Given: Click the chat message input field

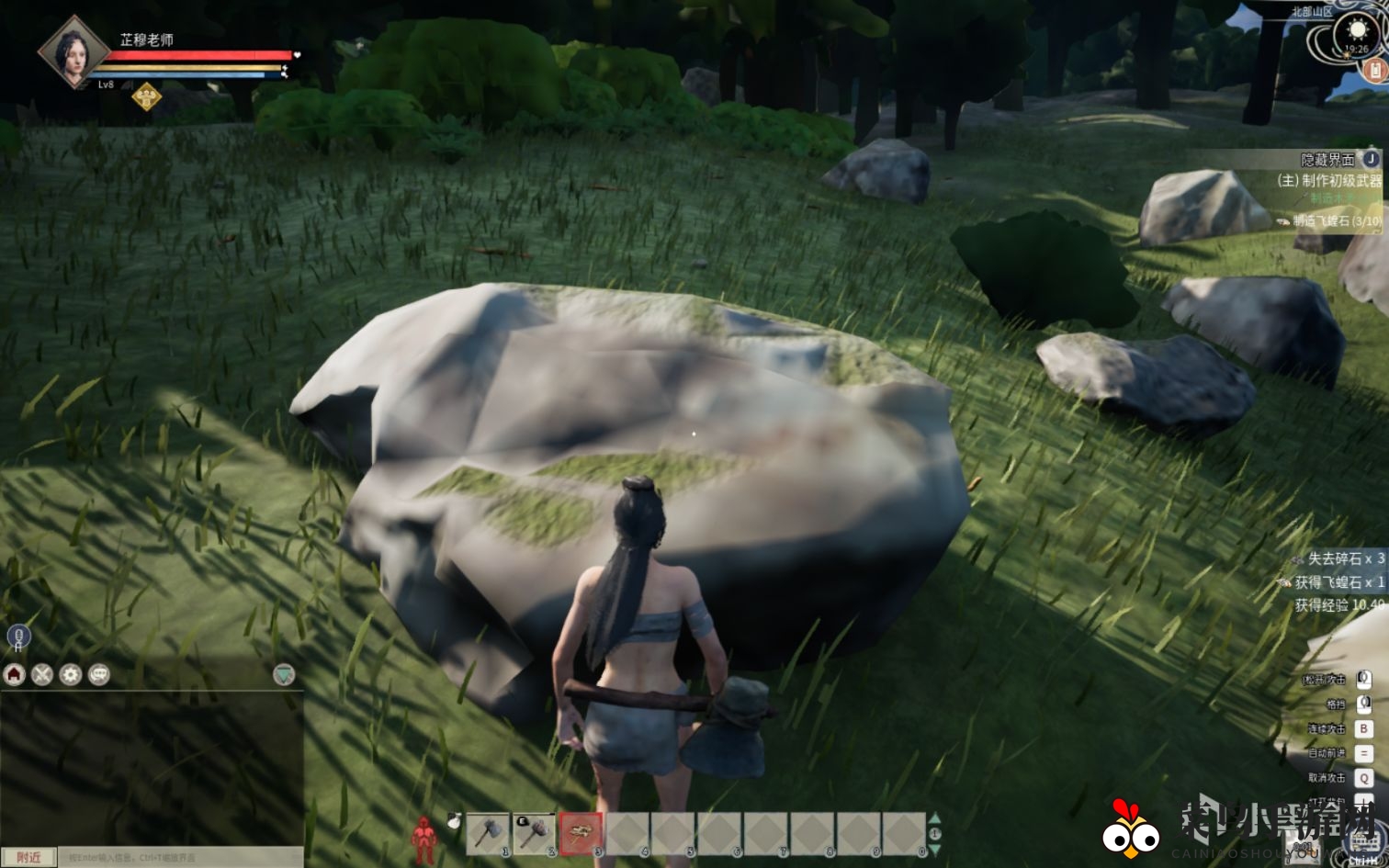Looking at the screenshot, I should click(179, 857).
